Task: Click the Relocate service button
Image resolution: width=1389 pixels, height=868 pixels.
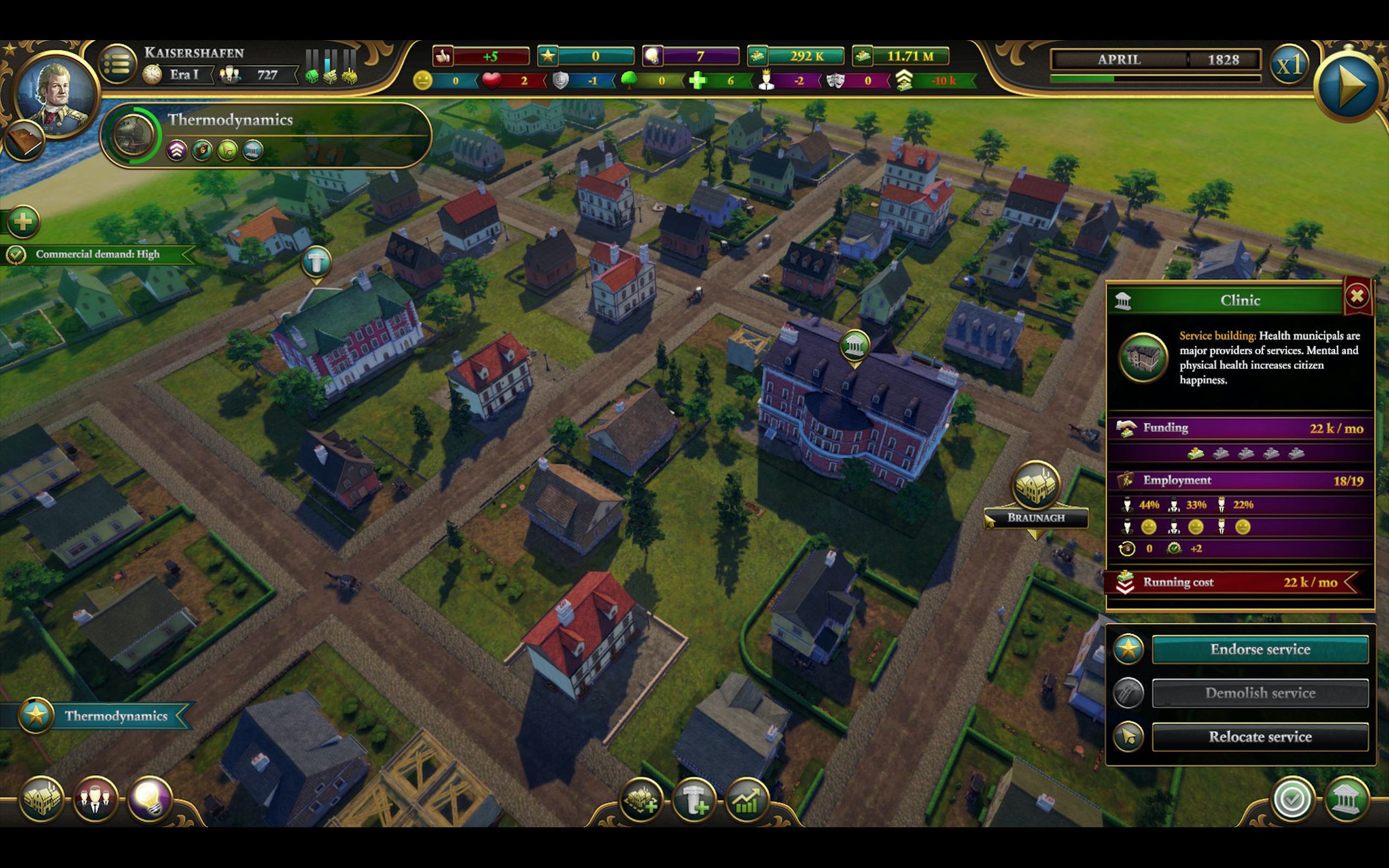Action: [1260, 737]
